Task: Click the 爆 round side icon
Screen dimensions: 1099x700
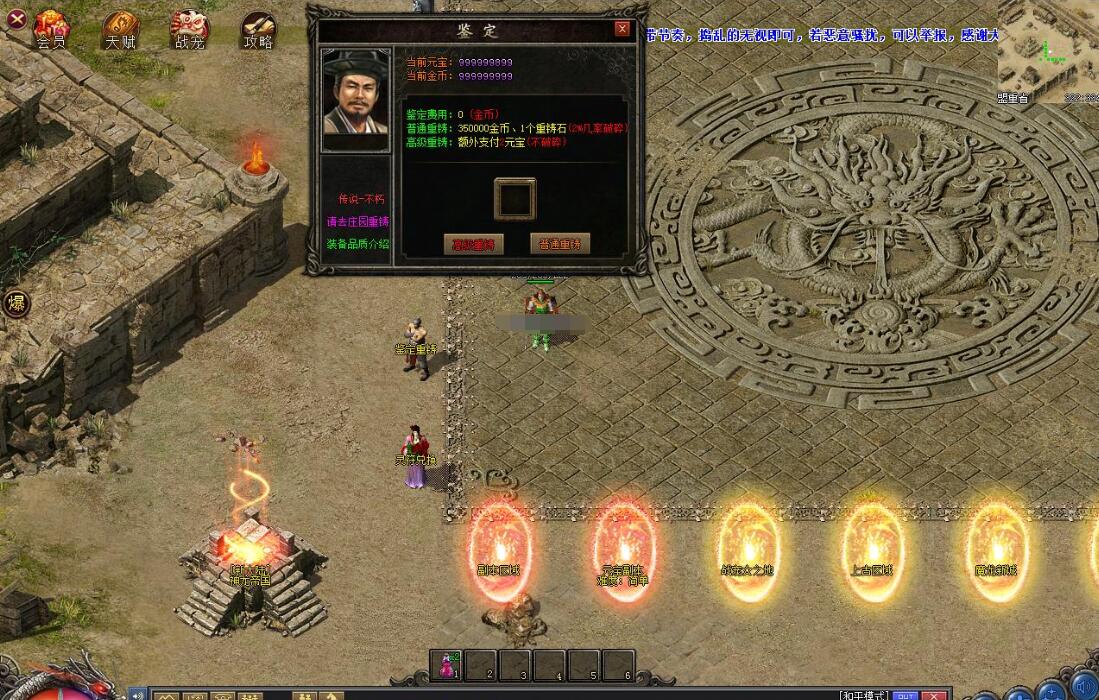Action: pos(16,303)
